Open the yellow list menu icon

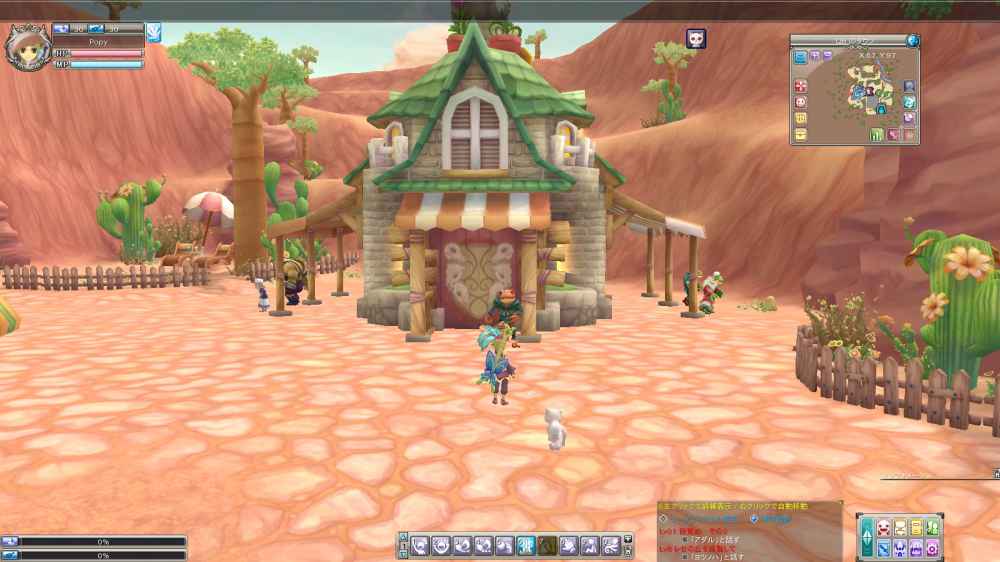916,528
